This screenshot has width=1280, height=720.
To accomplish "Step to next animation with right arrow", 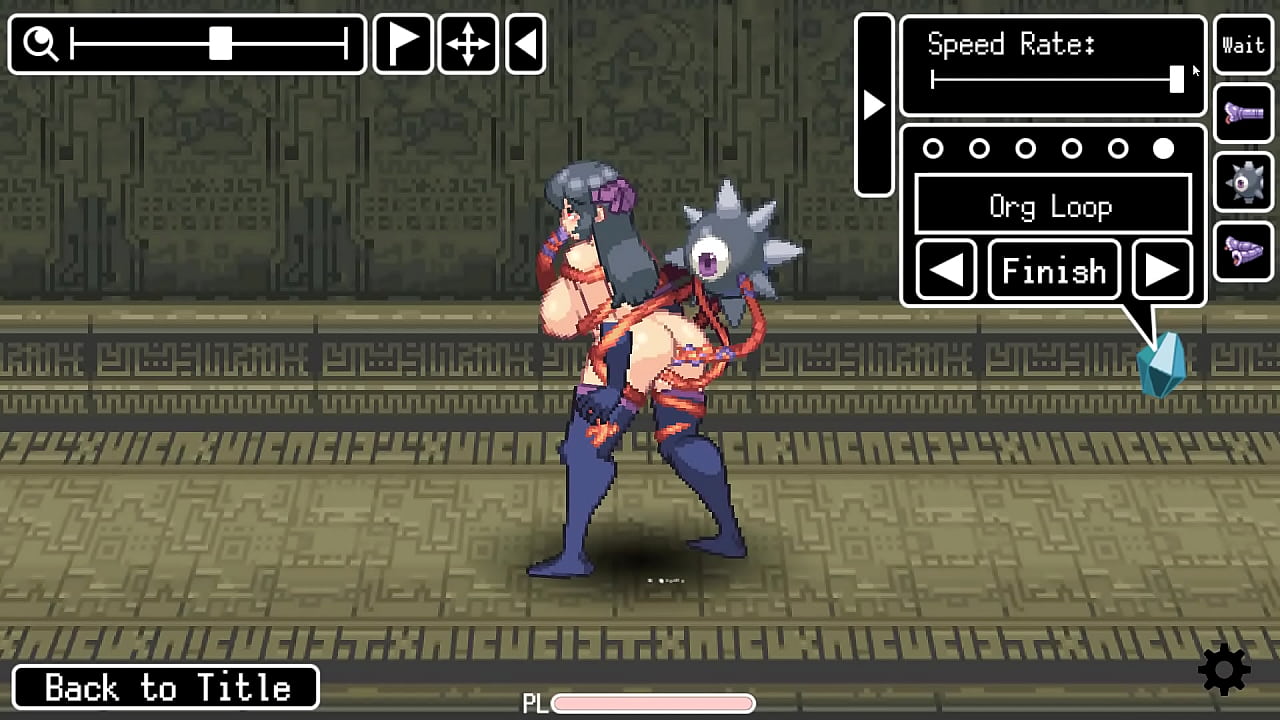I will (1161, 270).
